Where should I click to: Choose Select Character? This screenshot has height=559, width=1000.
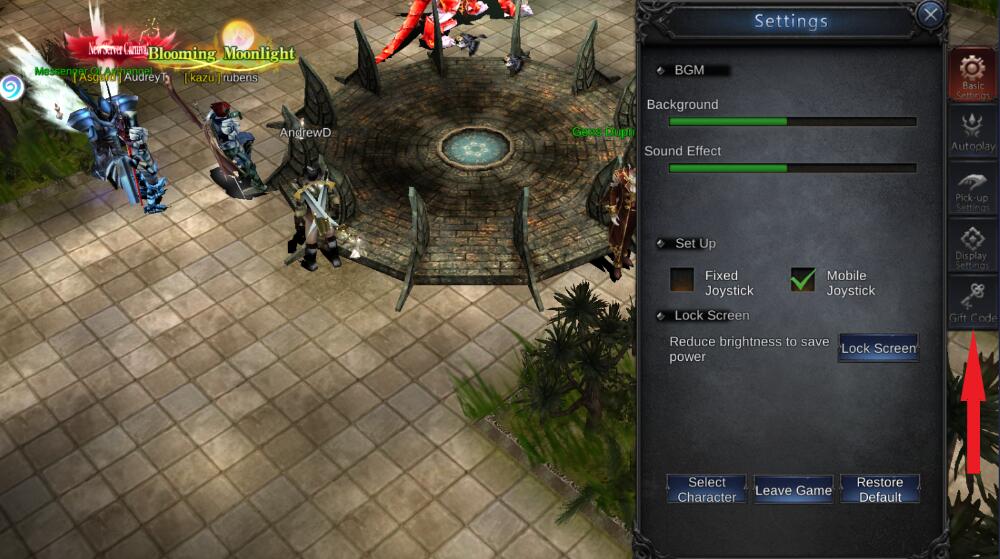click(x=706, y=489)
